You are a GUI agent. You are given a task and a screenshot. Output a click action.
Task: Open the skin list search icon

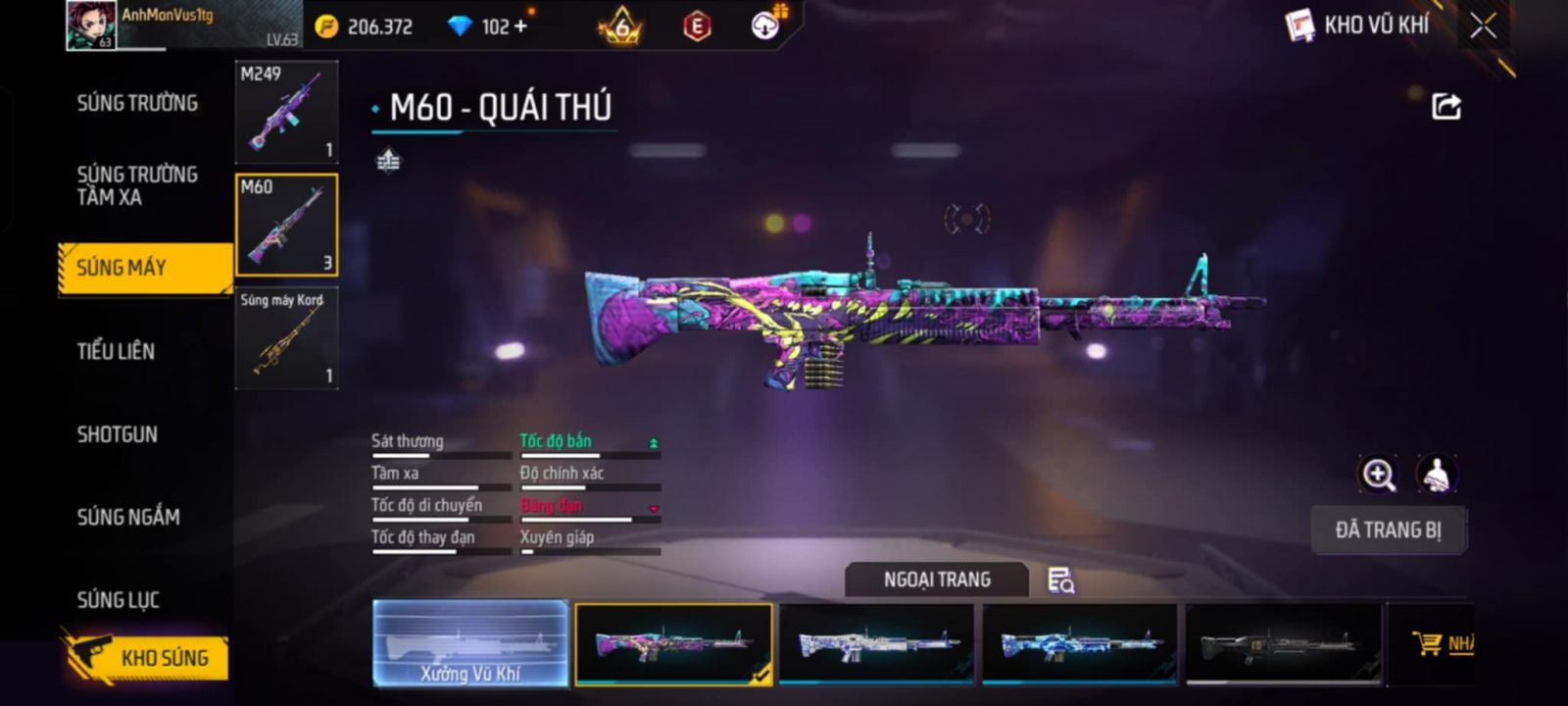pos(1060,580)
